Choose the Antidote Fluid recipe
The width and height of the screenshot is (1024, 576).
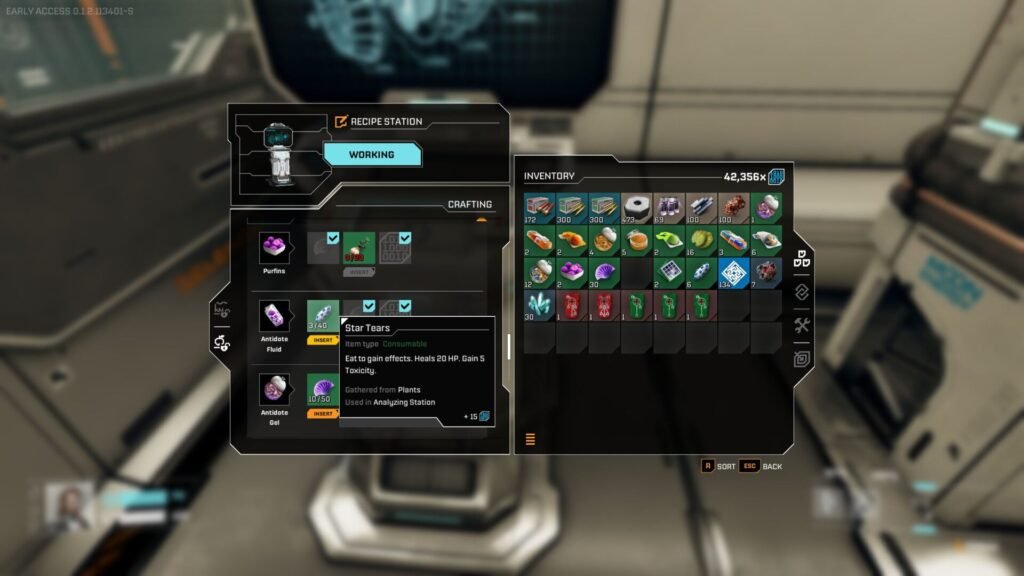(x=274, y=316)
